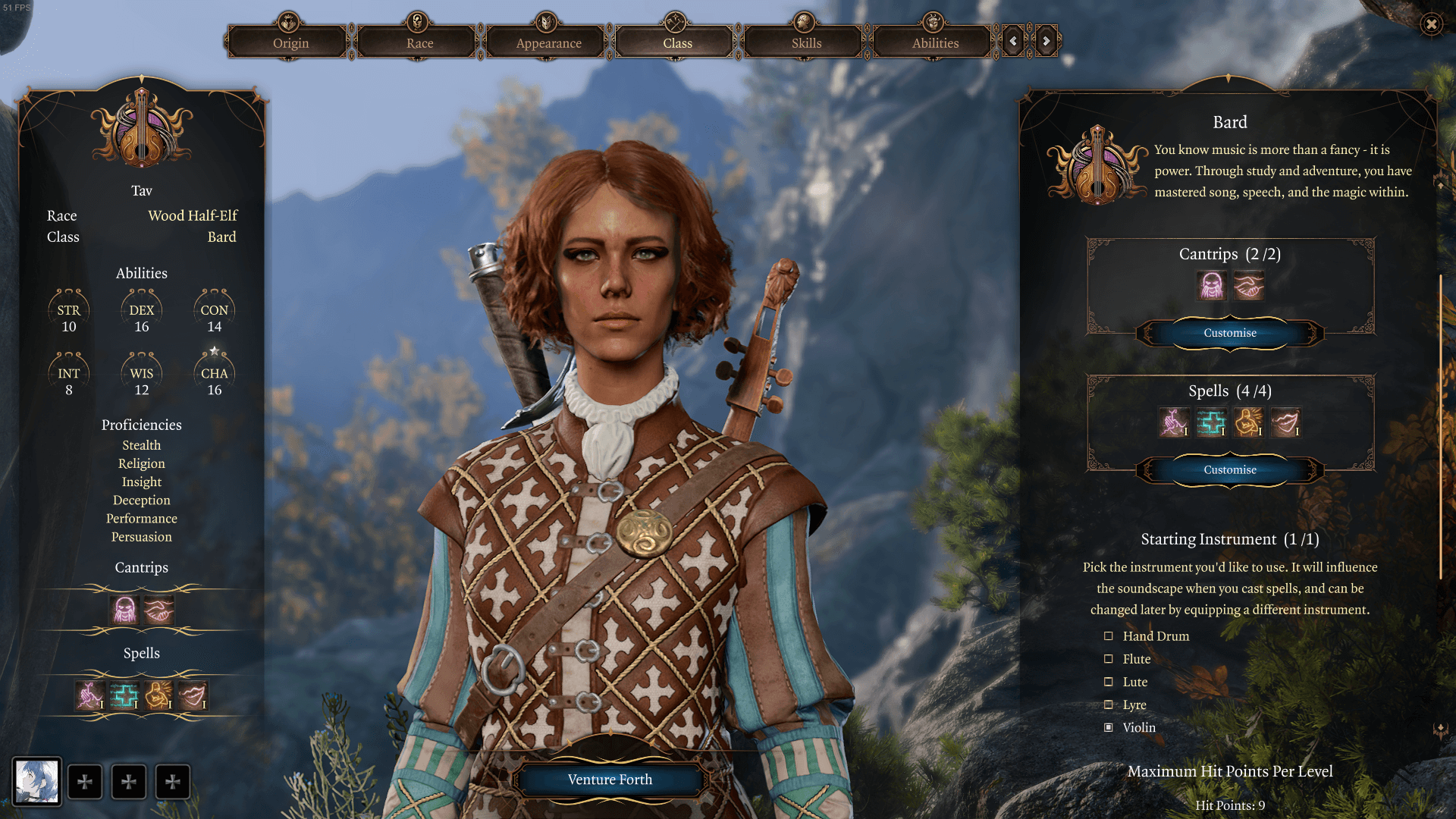Image resolution: width=1456 pixels, height=819 pixels.
Task: Select the Violin instrument option
Action: 1109,727
